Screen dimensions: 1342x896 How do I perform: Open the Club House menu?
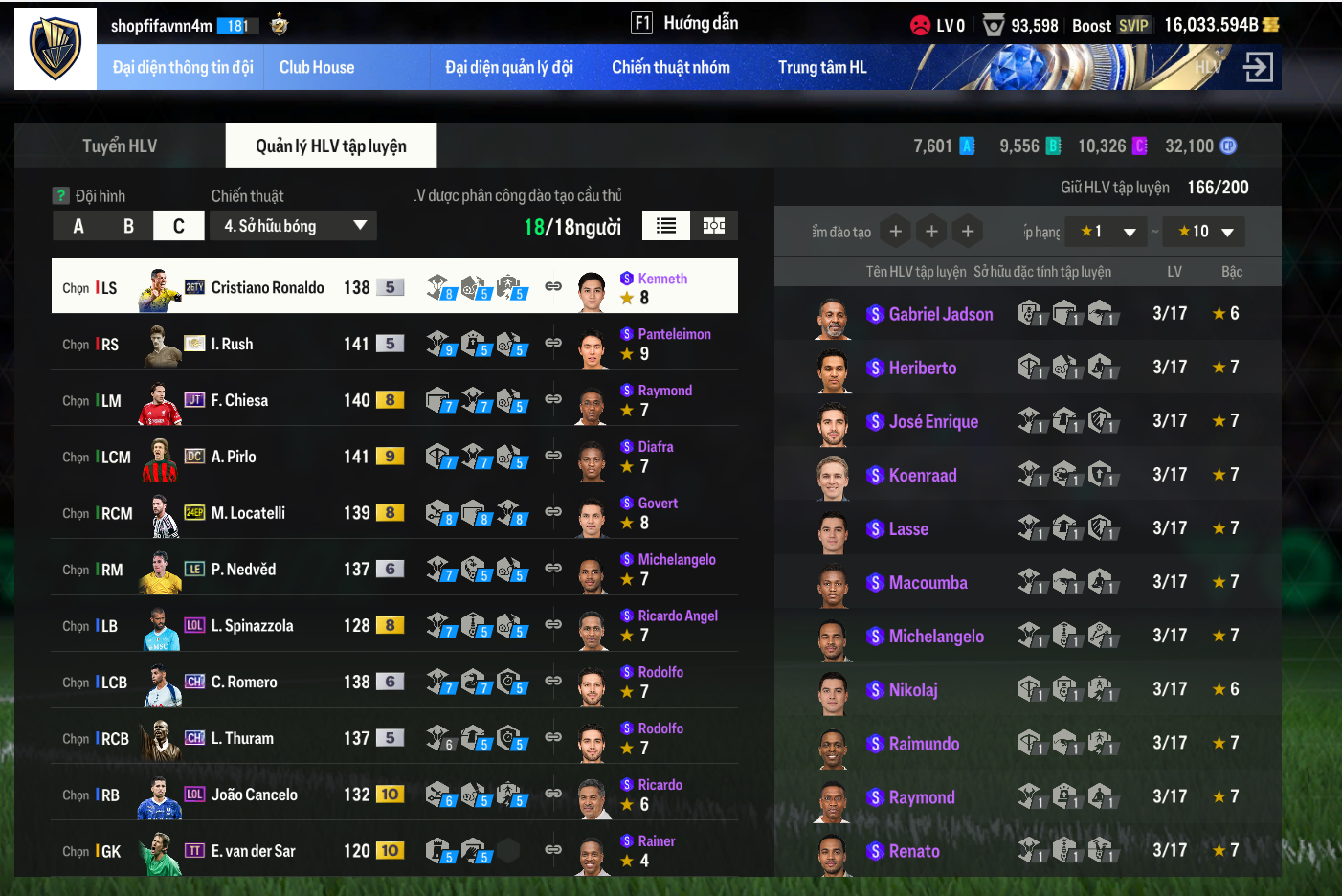(316, 67)
